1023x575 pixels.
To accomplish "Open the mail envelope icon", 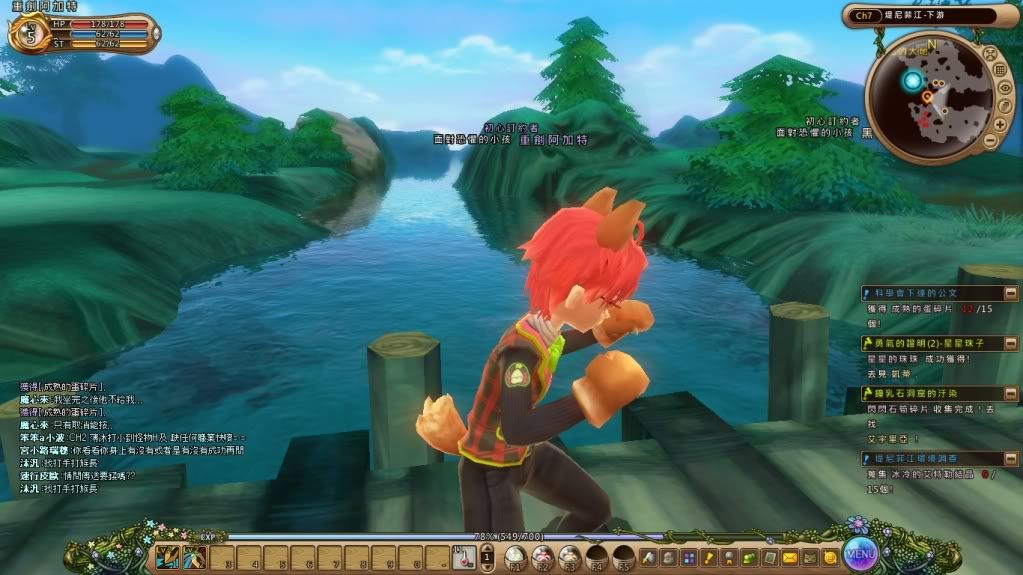I will pyautogui.click(x=790, y=556).
